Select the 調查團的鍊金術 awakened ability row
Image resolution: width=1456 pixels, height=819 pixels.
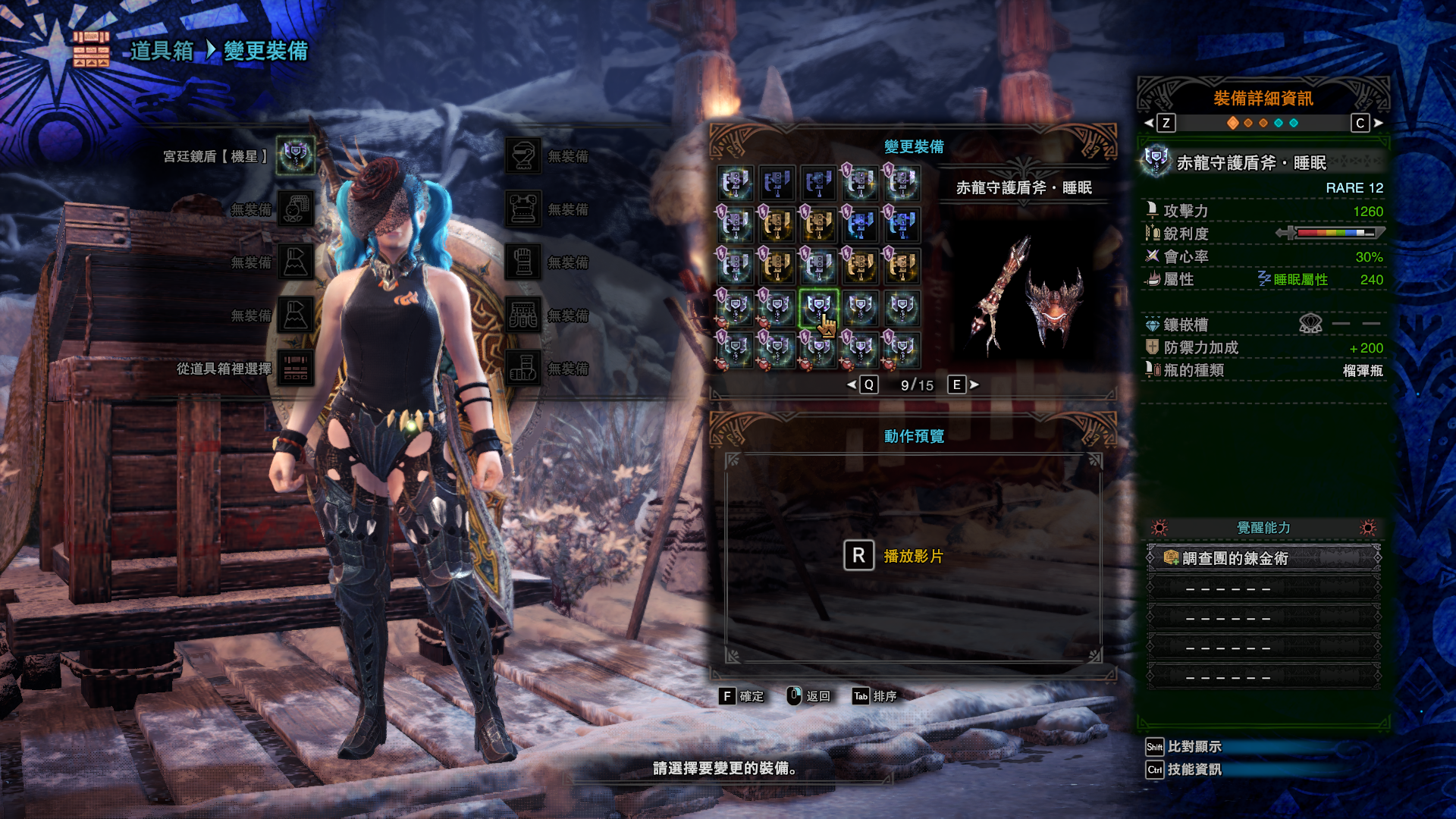1263,558
